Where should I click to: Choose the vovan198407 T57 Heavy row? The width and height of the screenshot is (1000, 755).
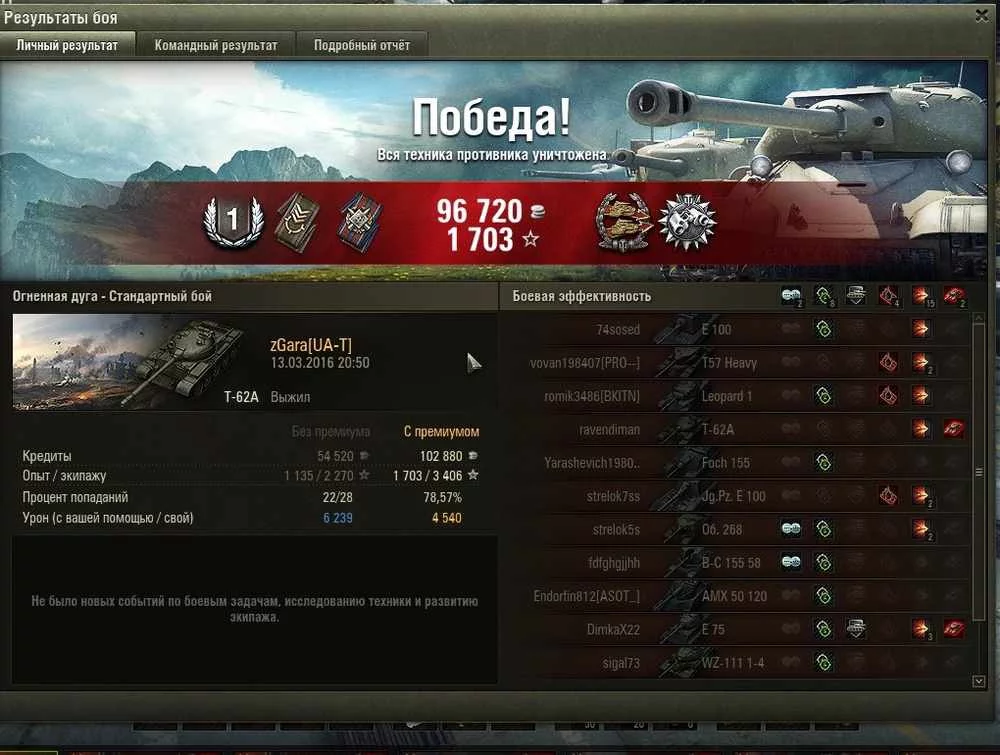coord(735,363)
